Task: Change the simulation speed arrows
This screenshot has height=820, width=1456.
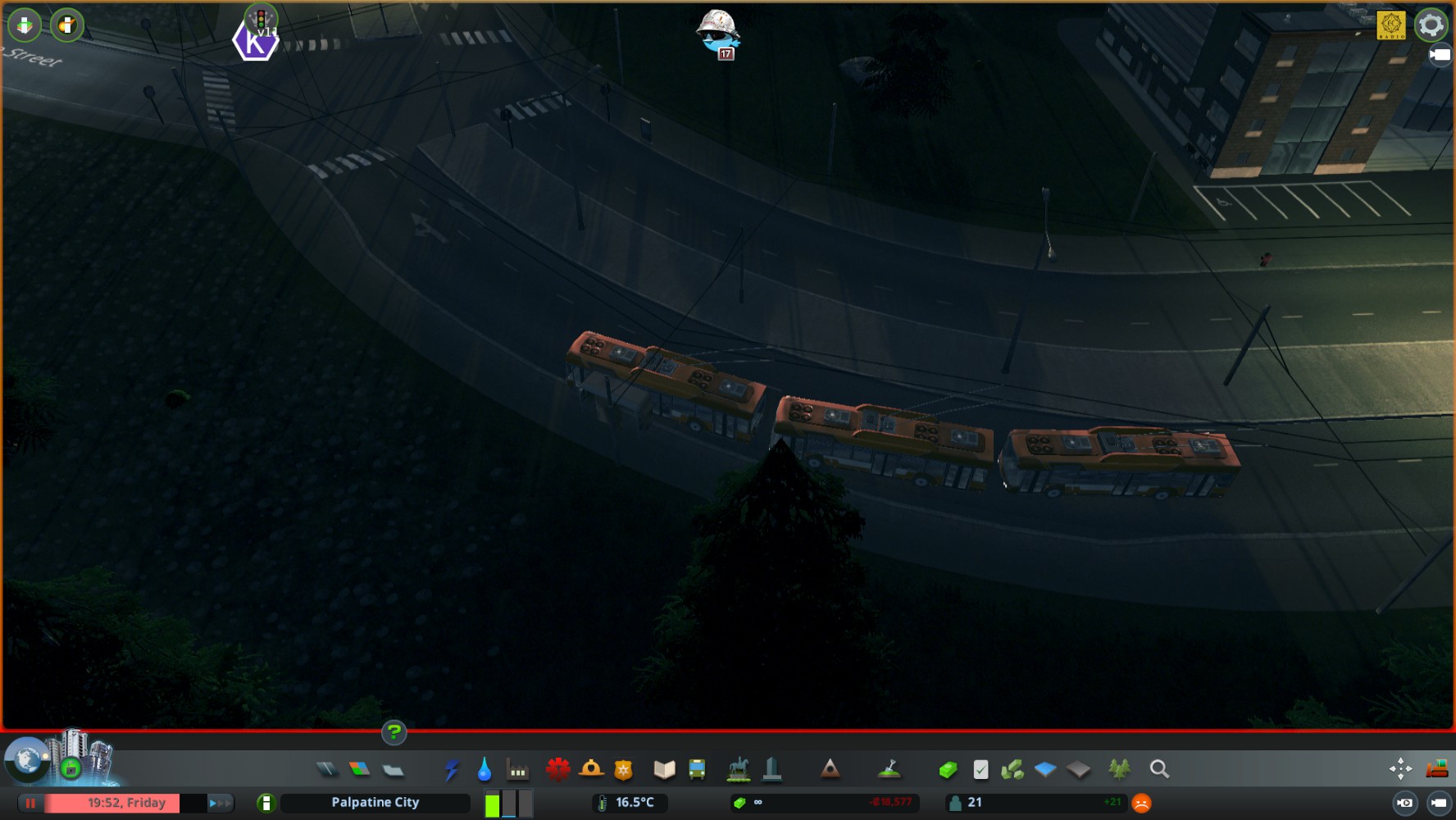Action: 220,803
